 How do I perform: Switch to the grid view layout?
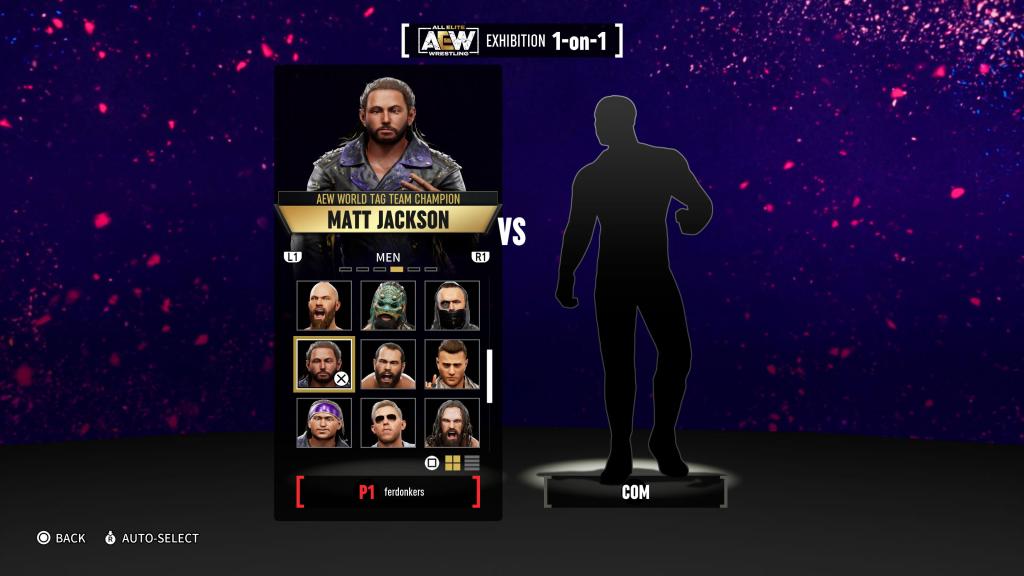453,463
